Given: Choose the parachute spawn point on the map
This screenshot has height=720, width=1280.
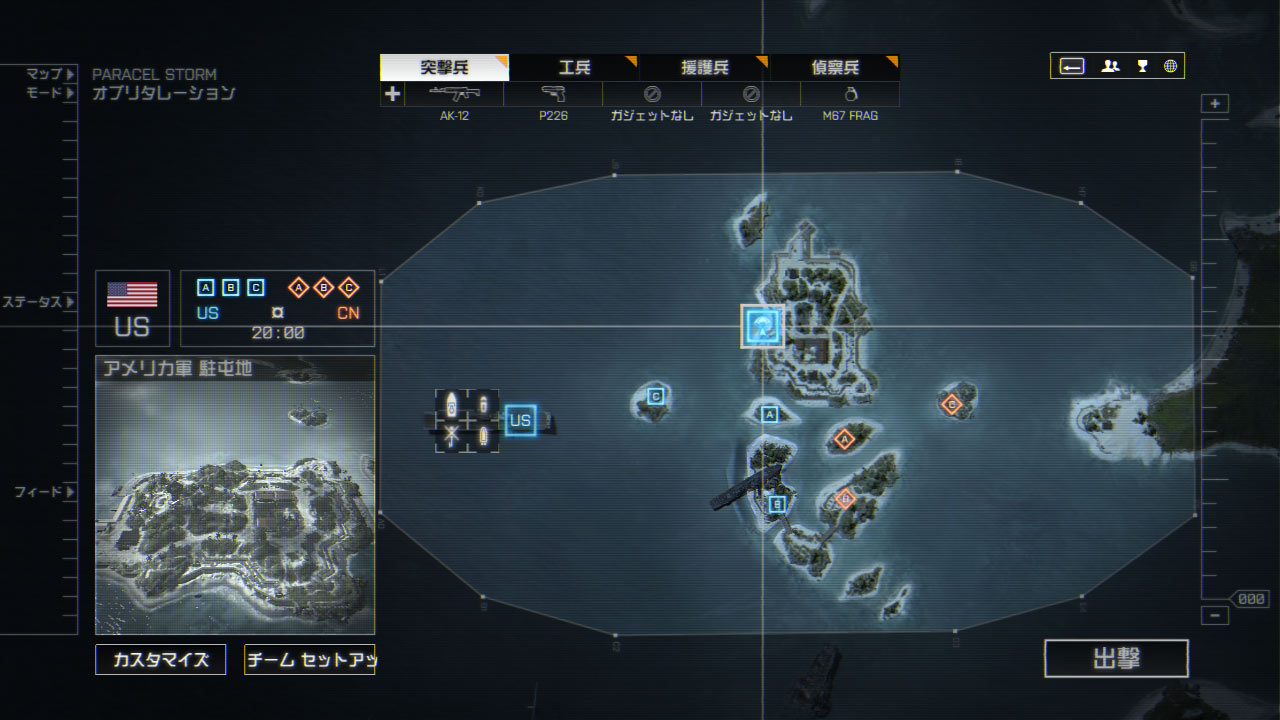Looking at the screenshot, I should click(x=762, y=326).
